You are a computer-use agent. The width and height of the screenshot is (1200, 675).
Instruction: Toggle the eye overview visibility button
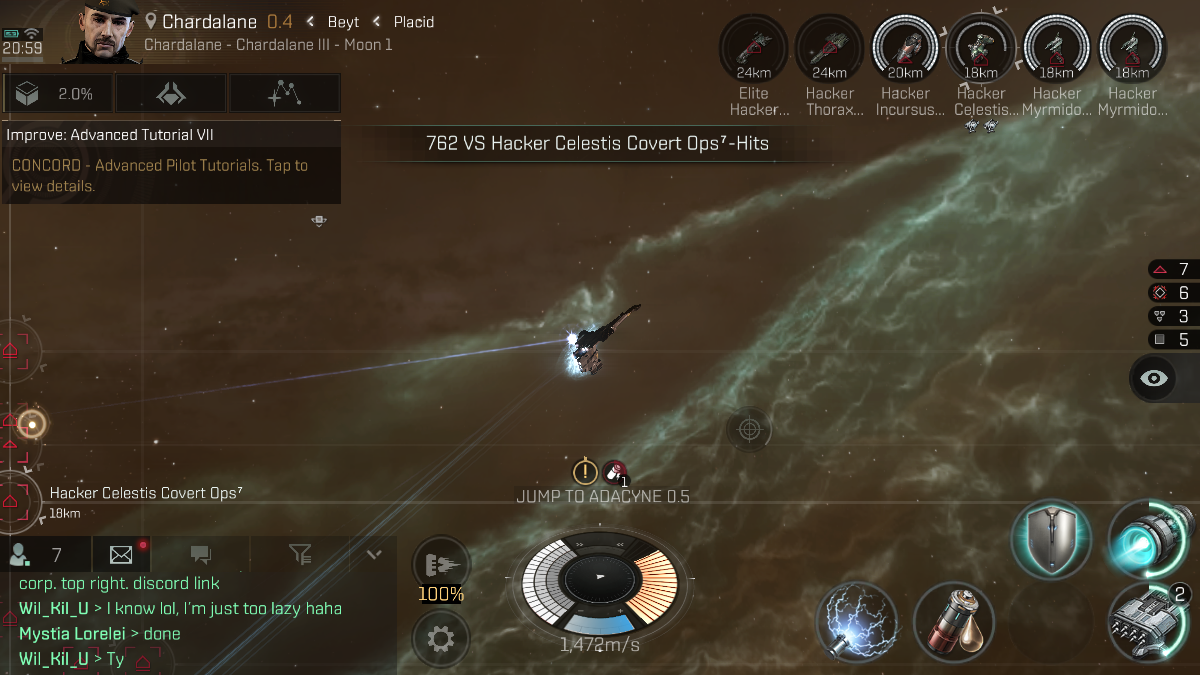coord(1155,378)
